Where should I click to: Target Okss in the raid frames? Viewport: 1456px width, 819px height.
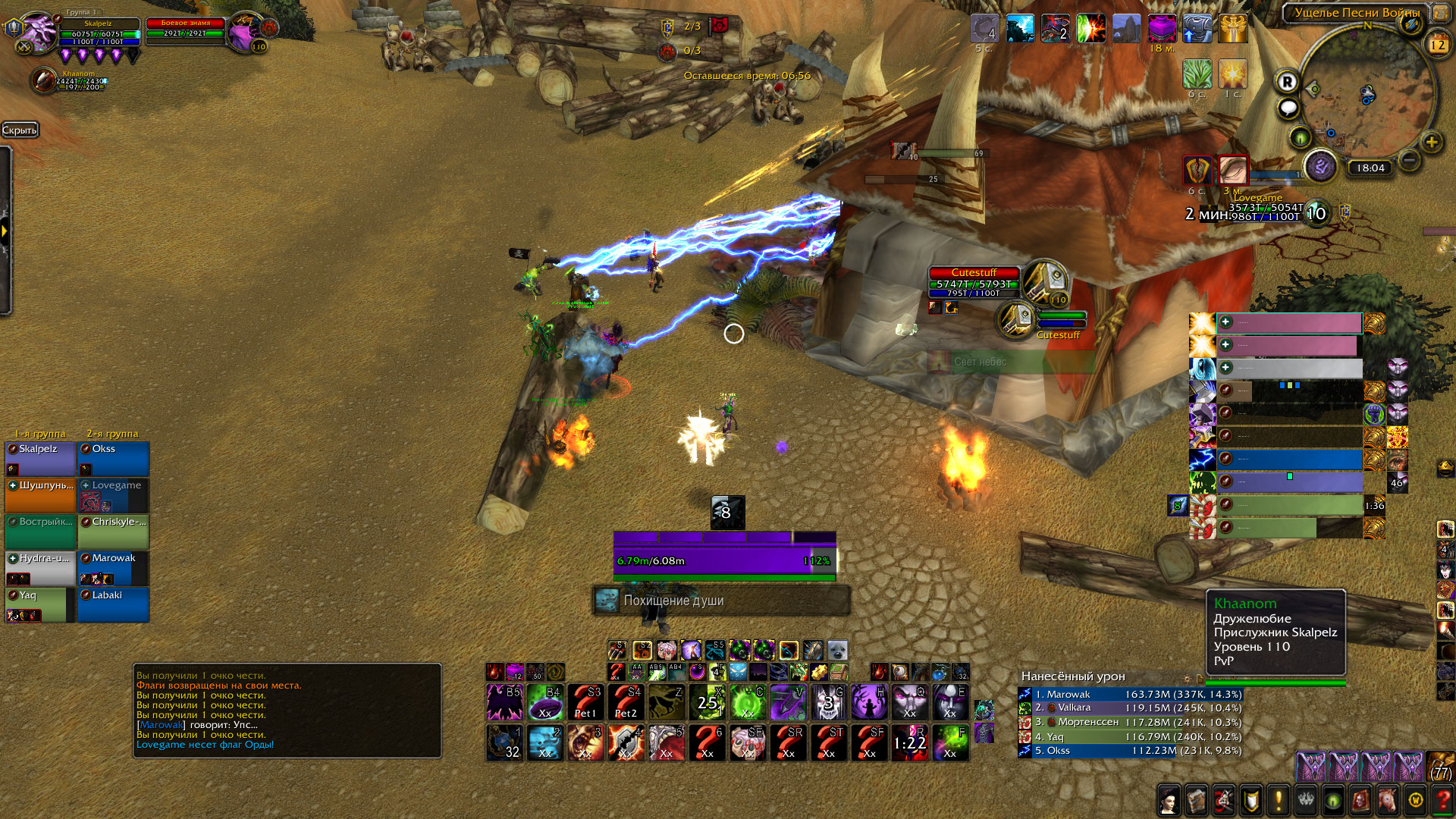click(114, 458)
